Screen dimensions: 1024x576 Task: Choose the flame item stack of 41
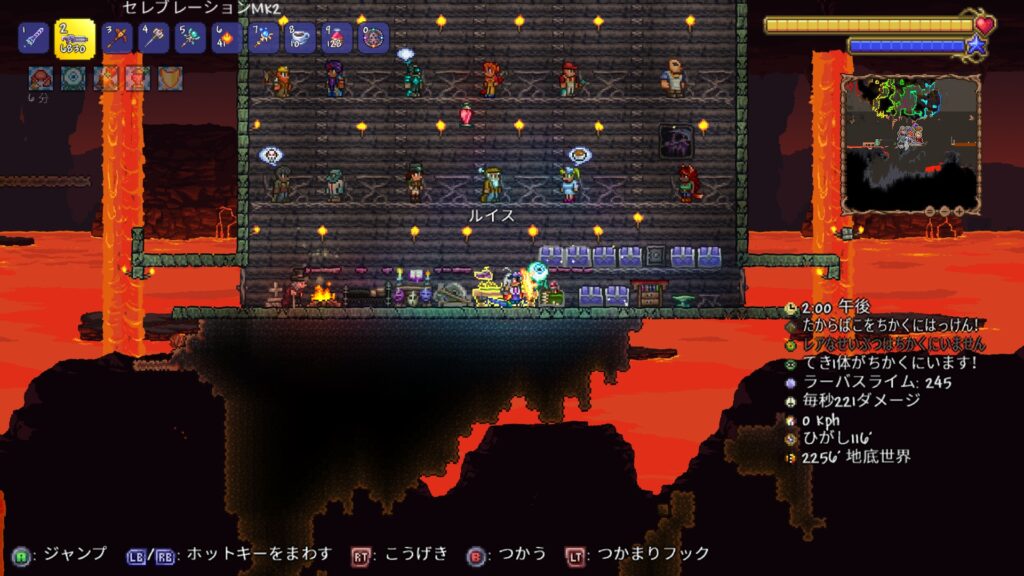pos(227,39)
